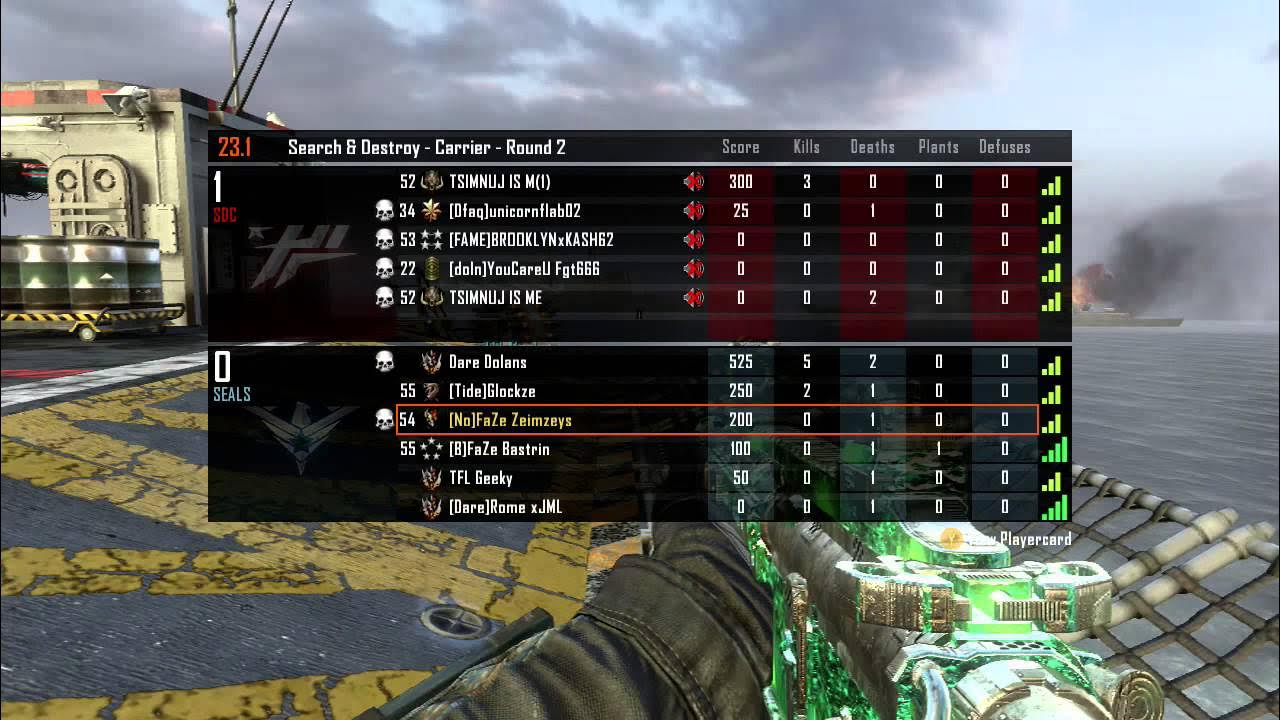Click the connection bars for [B]FaZe Bastrin
The height and width of the screenshot is (720, 1280).
click(1053, 450)
